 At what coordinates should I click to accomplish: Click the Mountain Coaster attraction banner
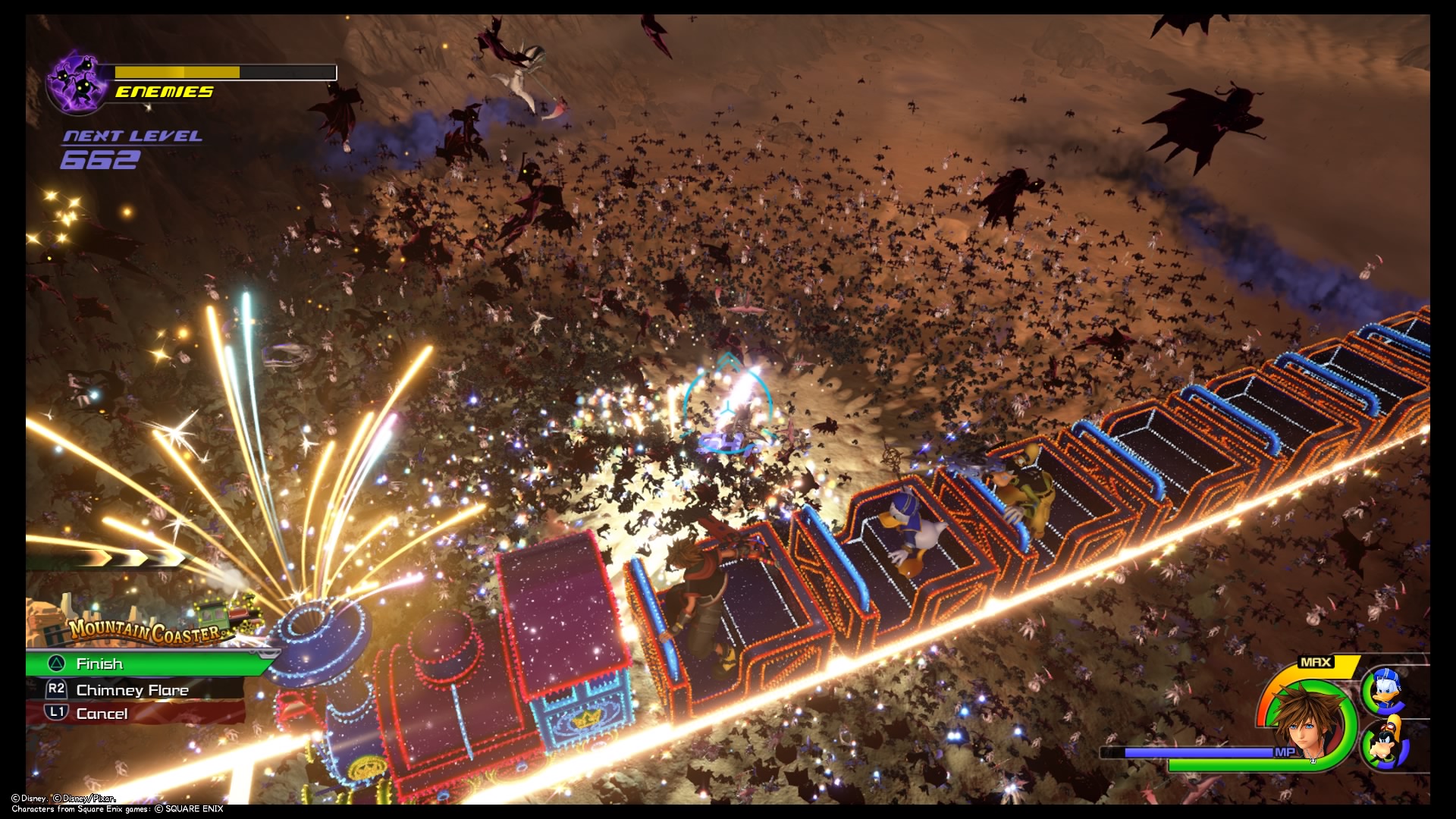(x=144, y=628)
